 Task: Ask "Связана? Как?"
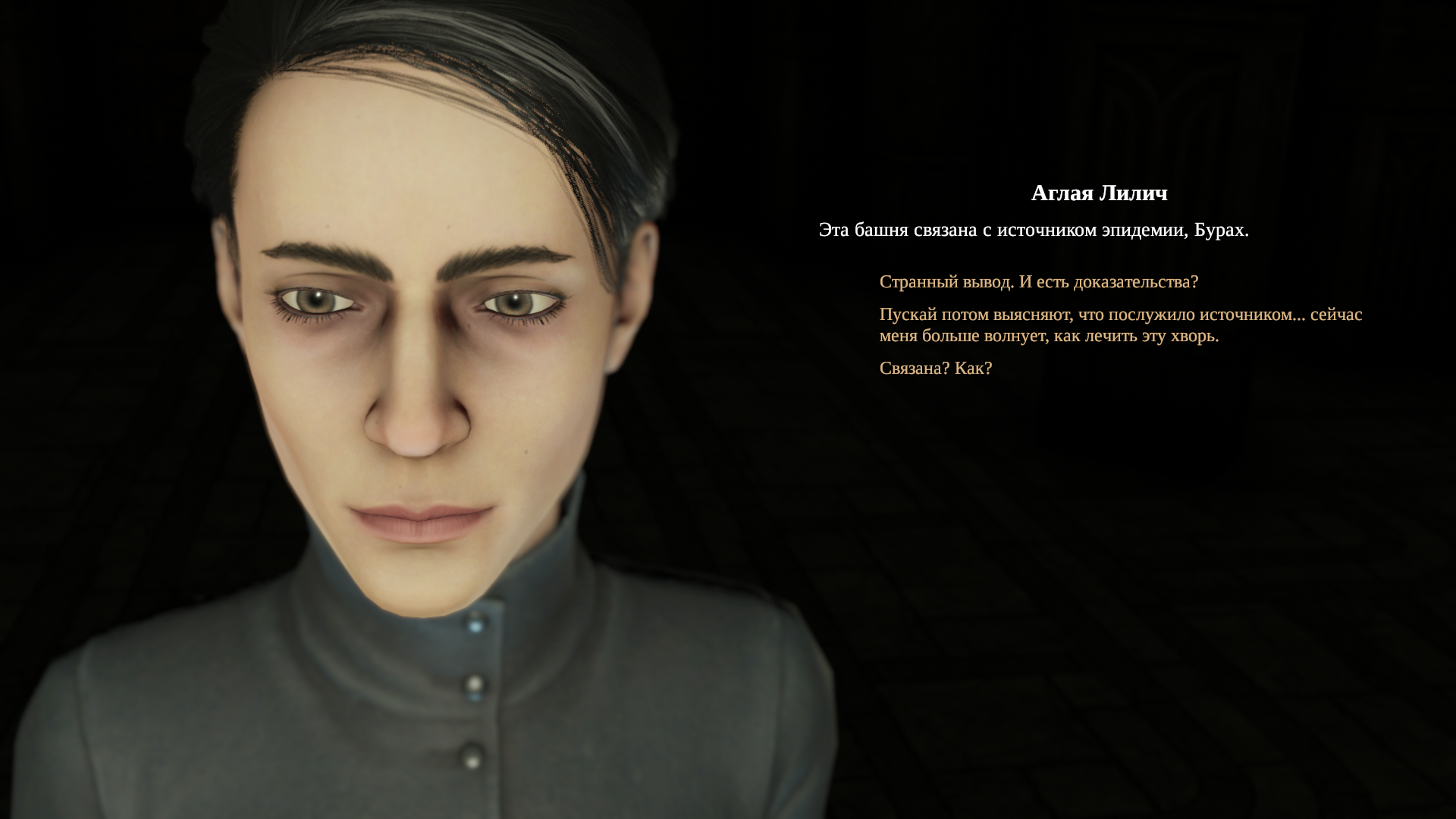pos(935,369)
